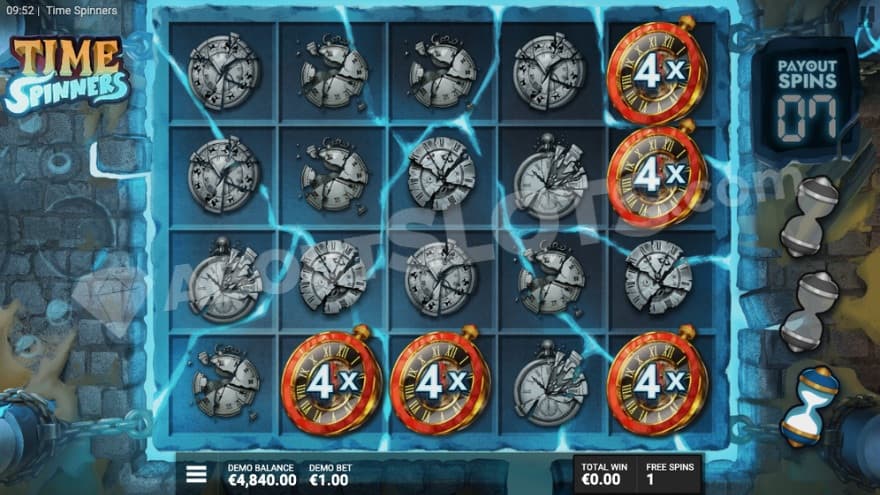880x495 pixels.
Task: Open the Demo Bet amount selector
Action: tap(331, 474)
